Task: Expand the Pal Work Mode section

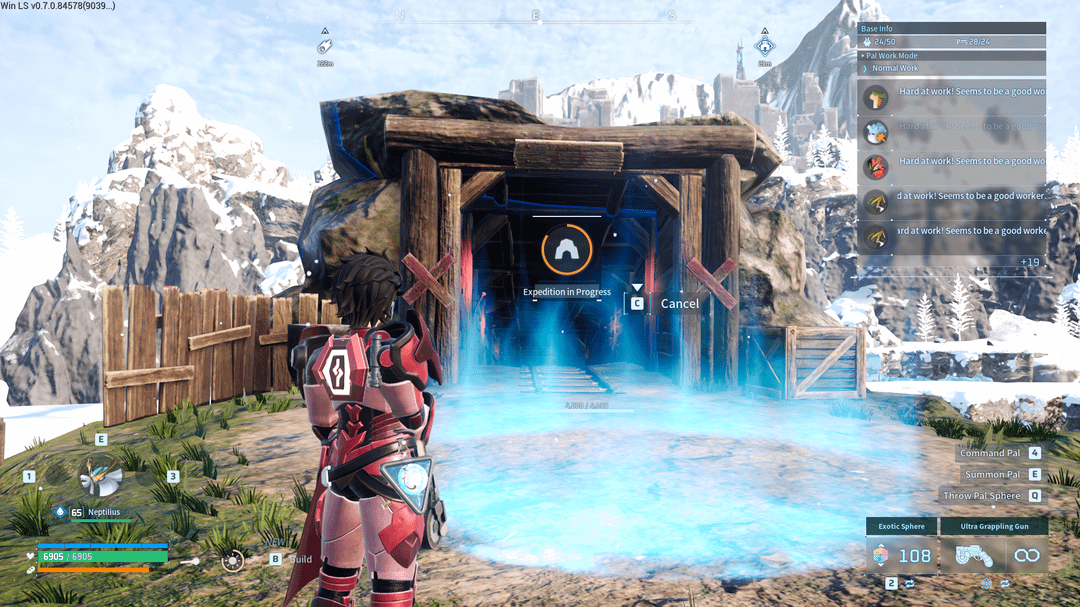Action: (x=952, y=56)
